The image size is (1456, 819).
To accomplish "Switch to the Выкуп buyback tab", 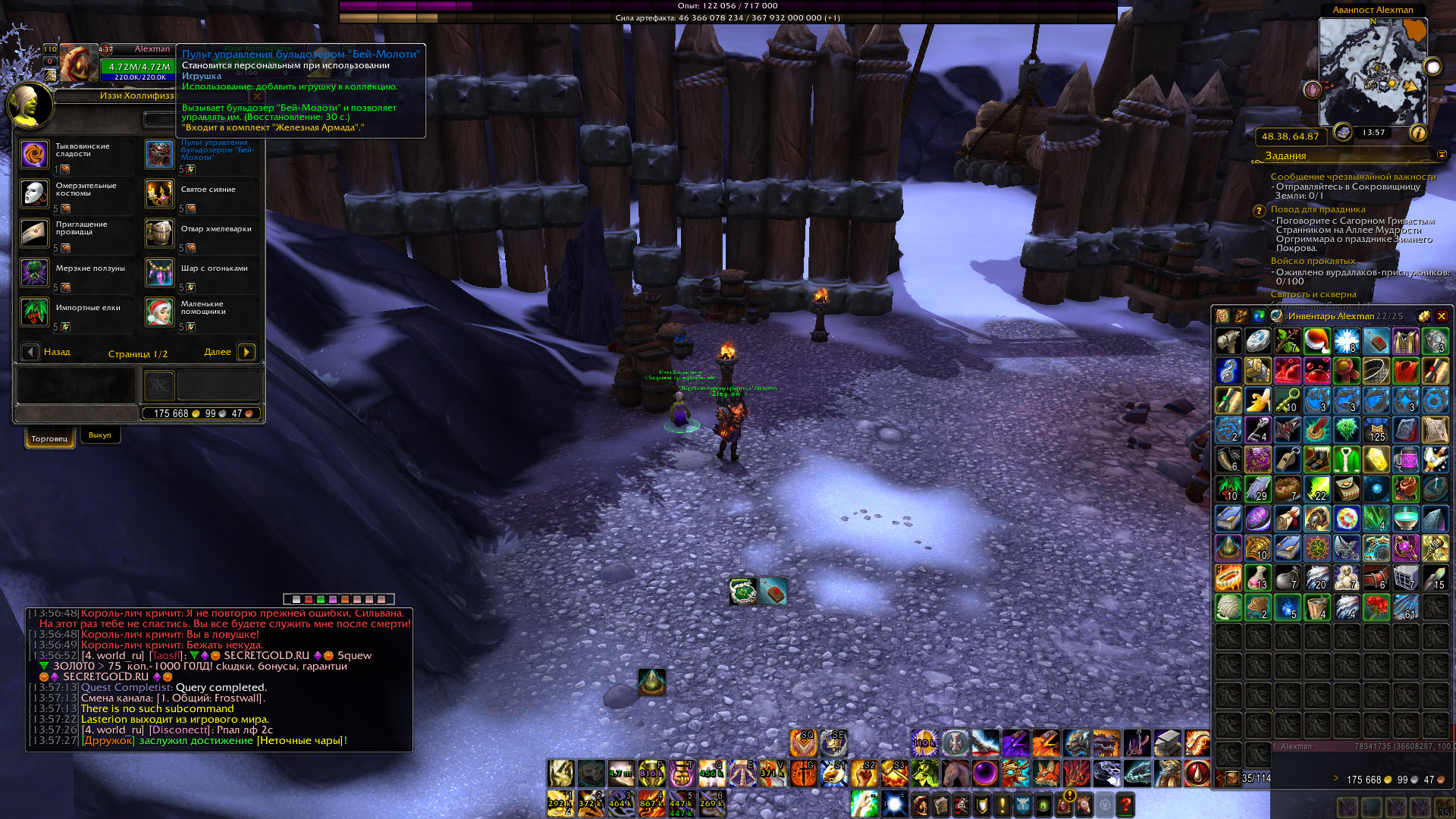I will 99,435.
